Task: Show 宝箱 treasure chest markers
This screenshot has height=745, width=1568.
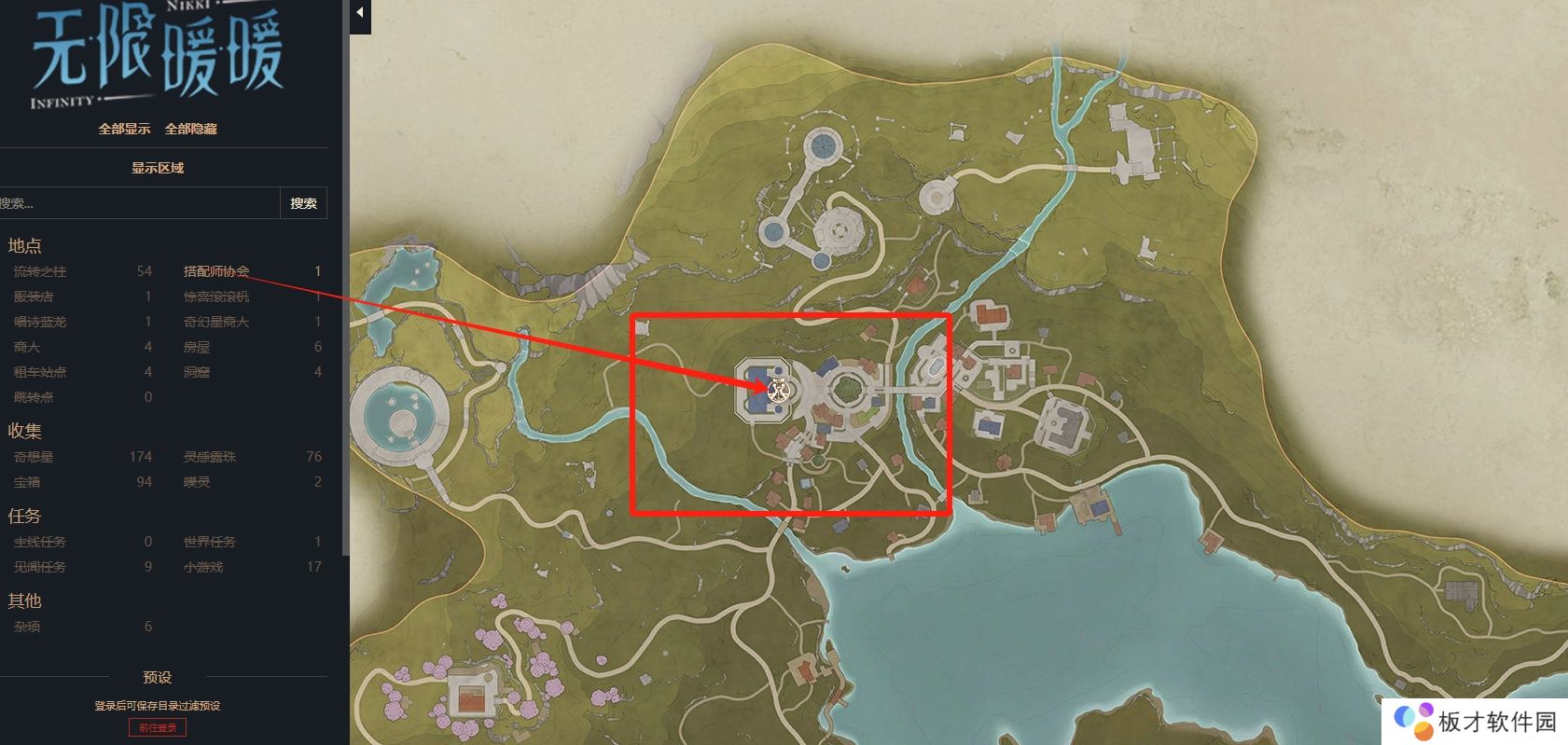Action: click(27, 482)
